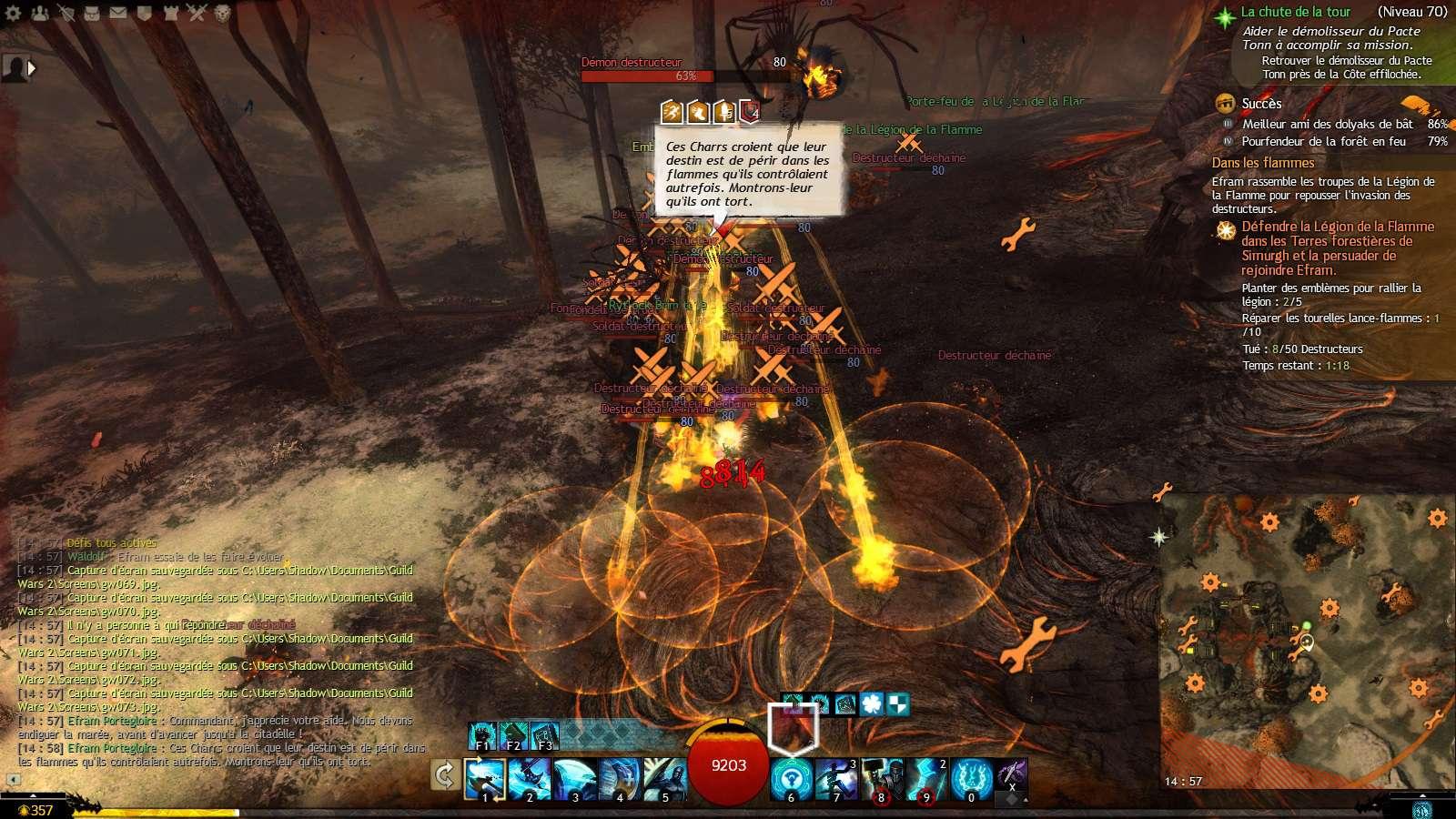Open the mail envelope icon
This screenshot has height=819, width=1456.
pyautogui.click(x=119, y=13)
